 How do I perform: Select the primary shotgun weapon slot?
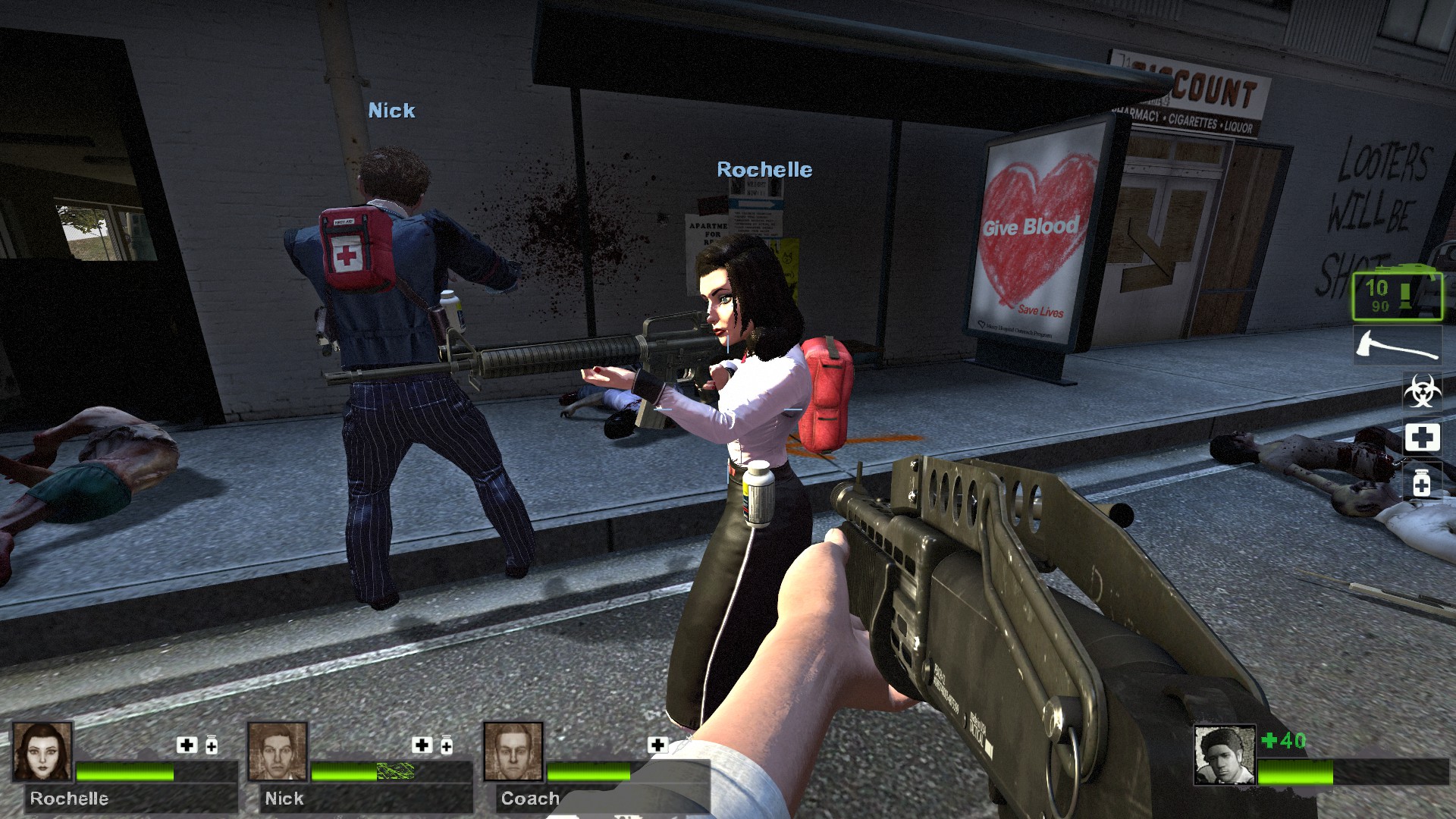point(1397,294)
